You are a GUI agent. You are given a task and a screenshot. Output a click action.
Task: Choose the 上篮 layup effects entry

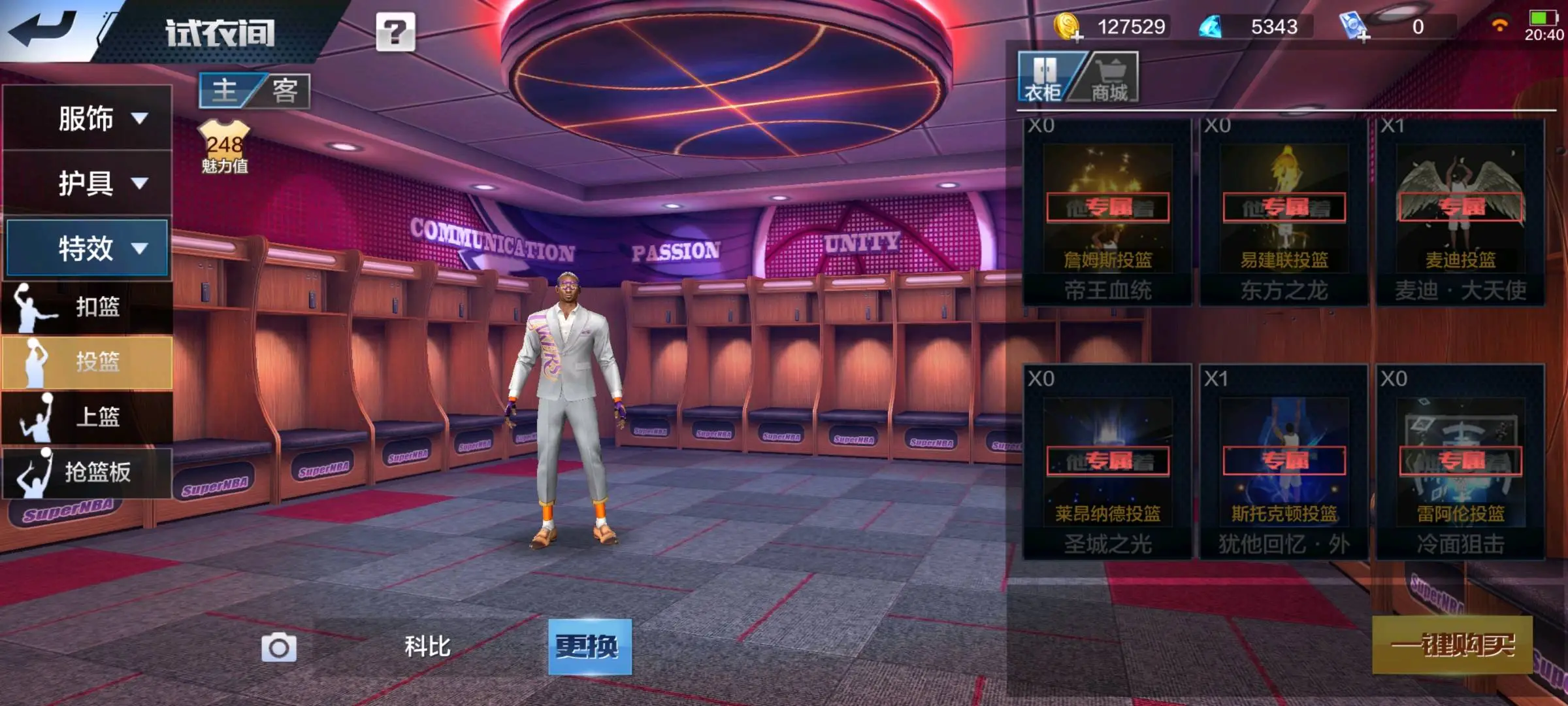[88, 416]
